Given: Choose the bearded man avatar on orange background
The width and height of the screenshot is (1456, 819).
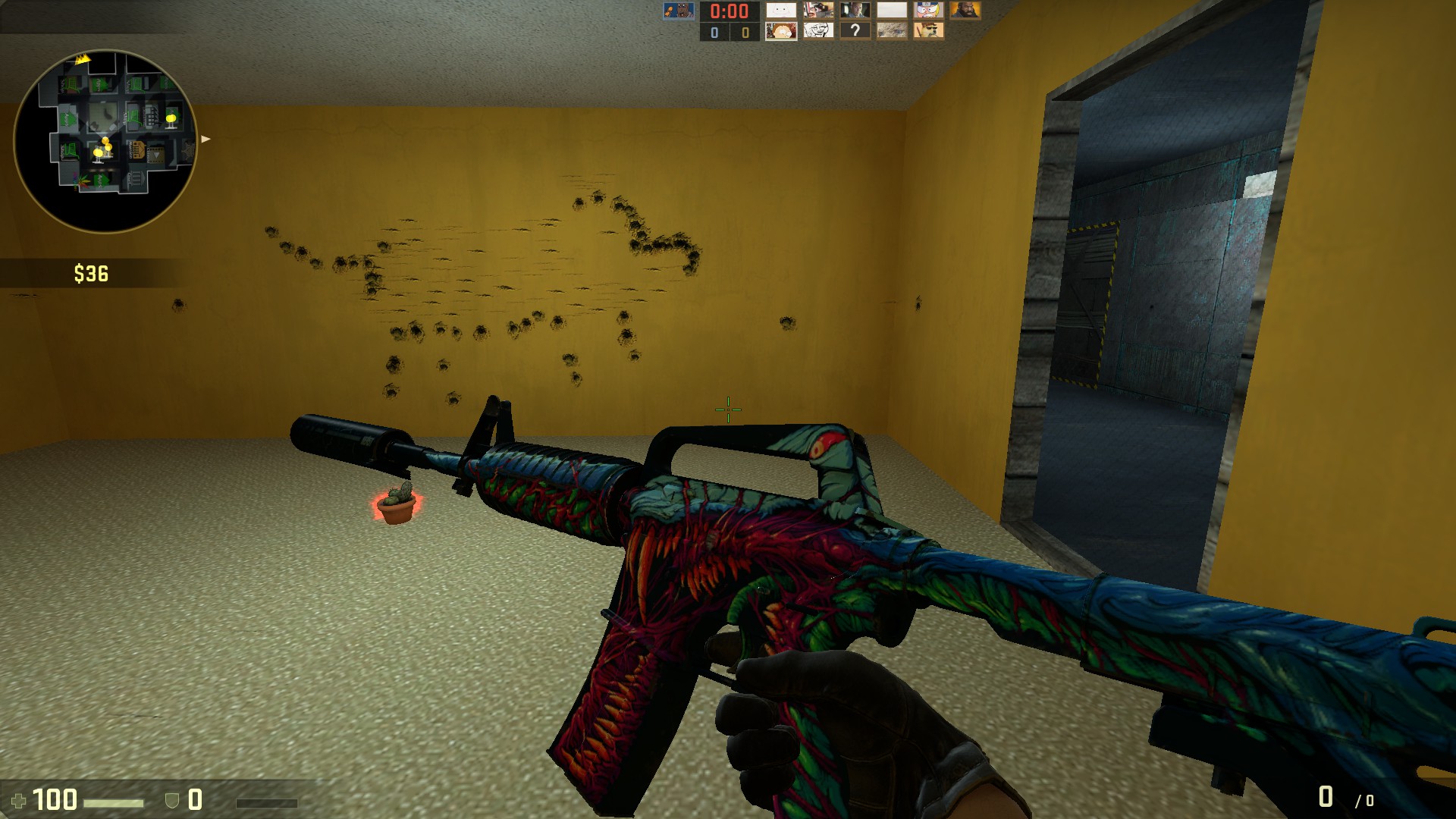Looking at the screenshot, I should (965, 11).
